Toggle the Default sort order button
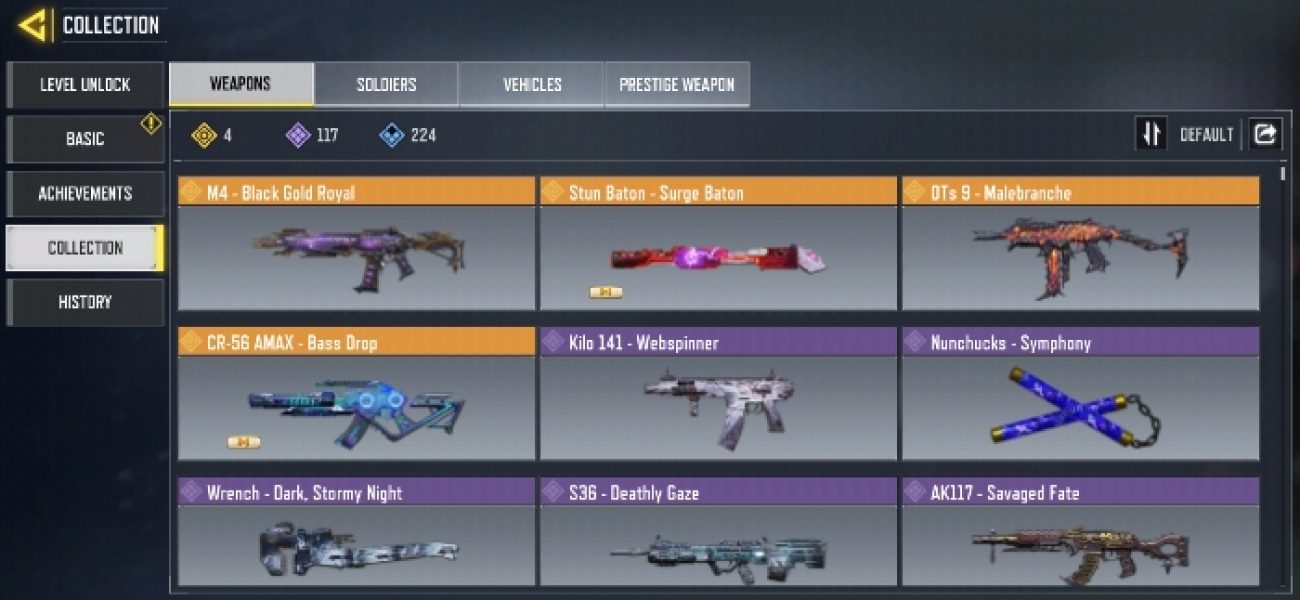 pyautogui.click(x=1151, y=134)
